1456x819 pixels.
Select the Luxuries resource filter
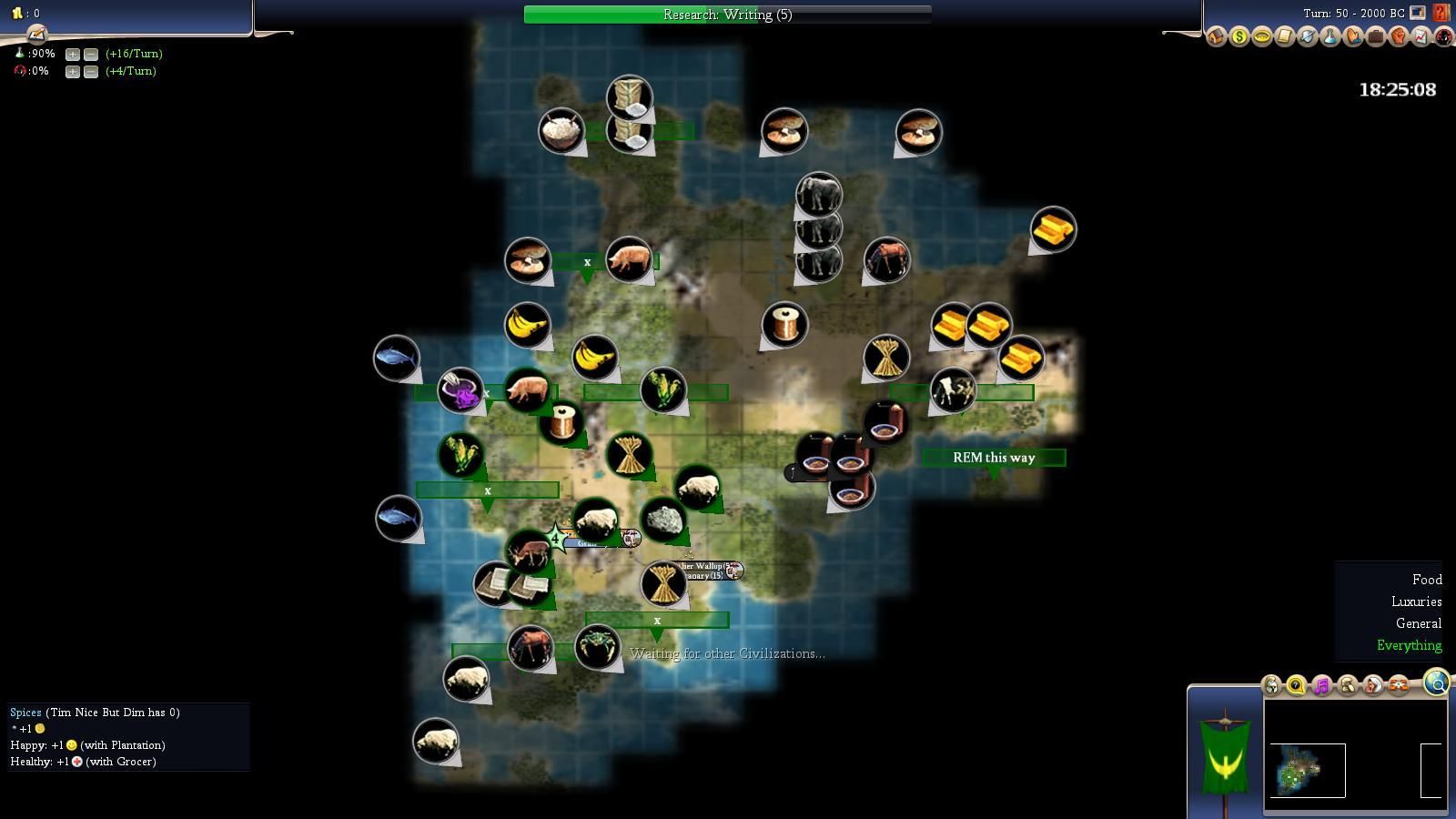1416,602
